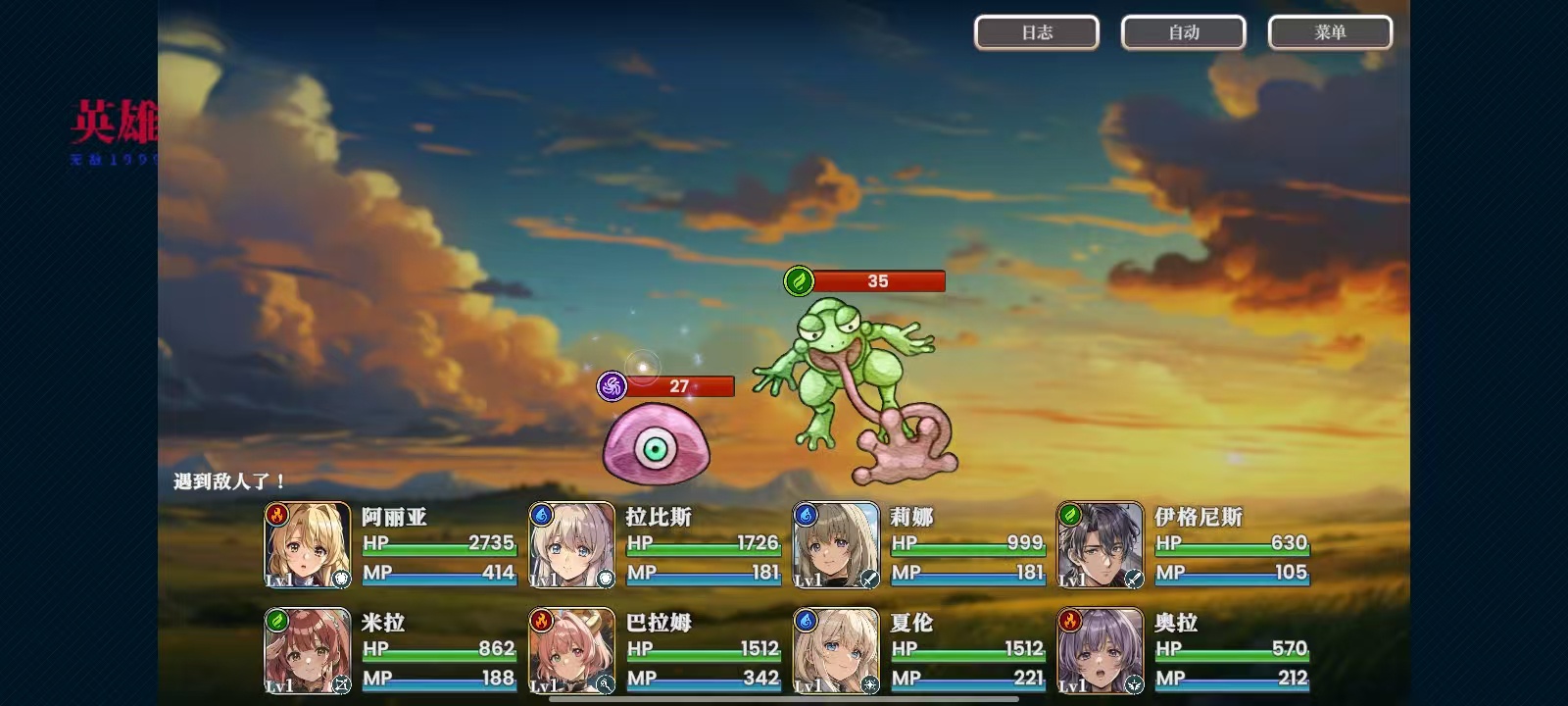This screenshot has height=706, width=1568.
Task: Choose 巴拉姆's character portrait
Action: (572, 650)
